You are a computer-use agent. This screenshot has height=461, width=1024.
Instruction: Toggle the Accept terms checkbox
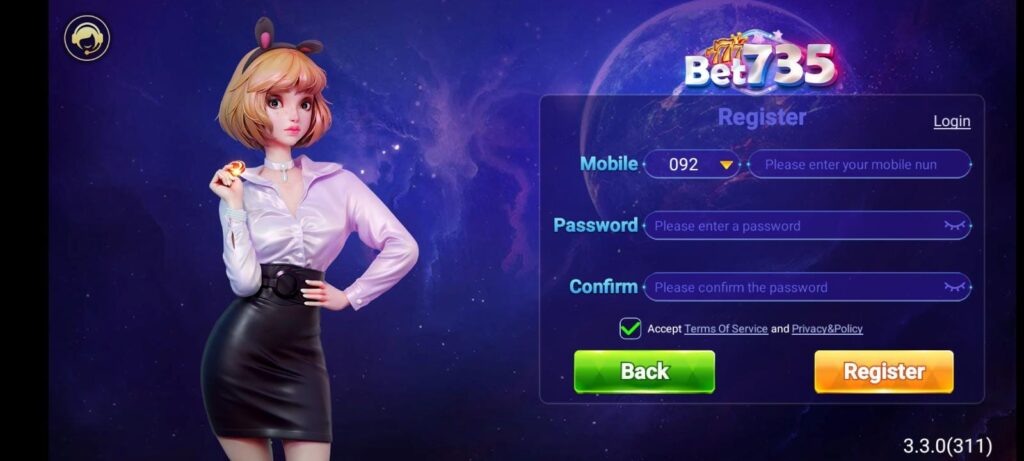[630, 328]
